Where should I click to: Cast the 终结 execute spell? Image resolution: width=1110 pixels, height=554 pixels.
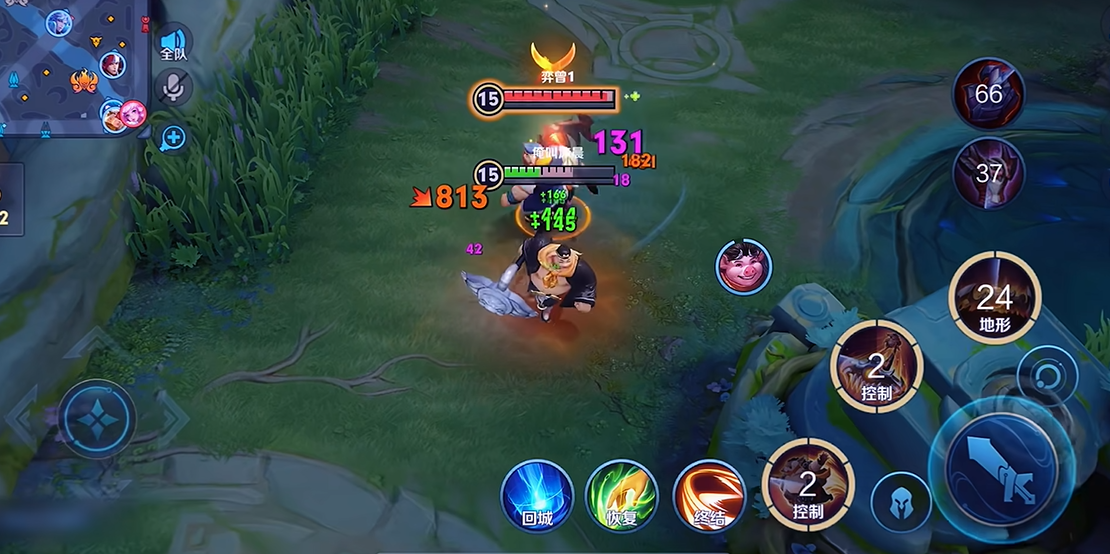709,495
